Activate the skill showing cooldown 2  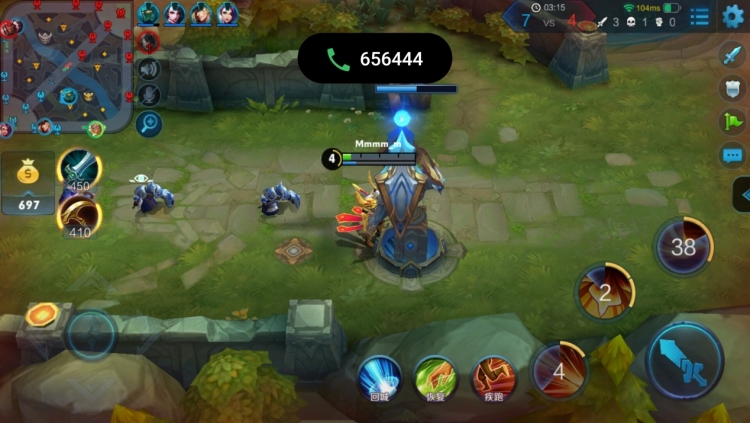(x=604, y=293)
